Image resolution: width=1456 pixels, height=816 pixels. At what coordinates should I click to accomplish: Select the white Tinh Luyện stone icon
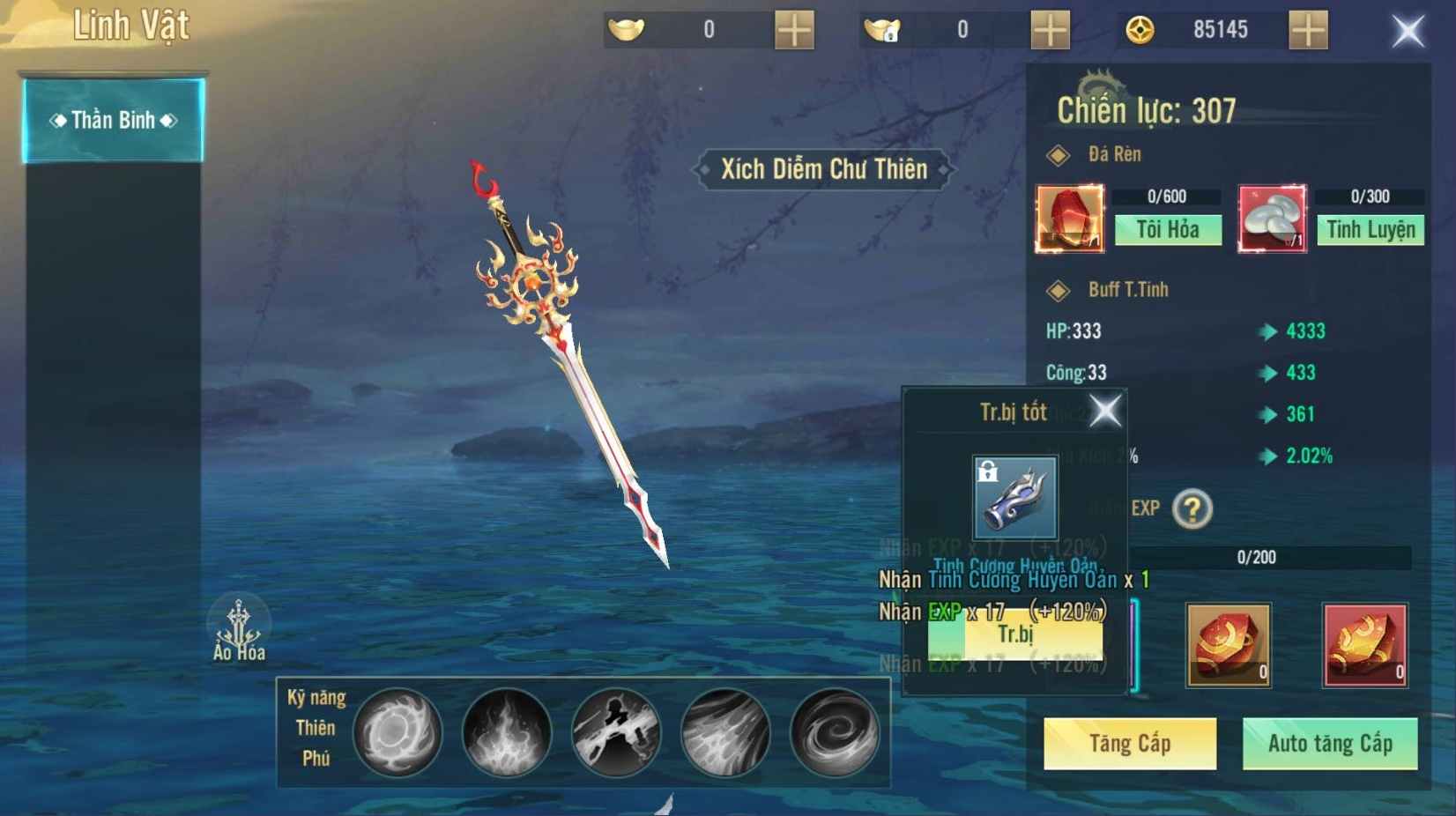click(x=1272, y=219)
